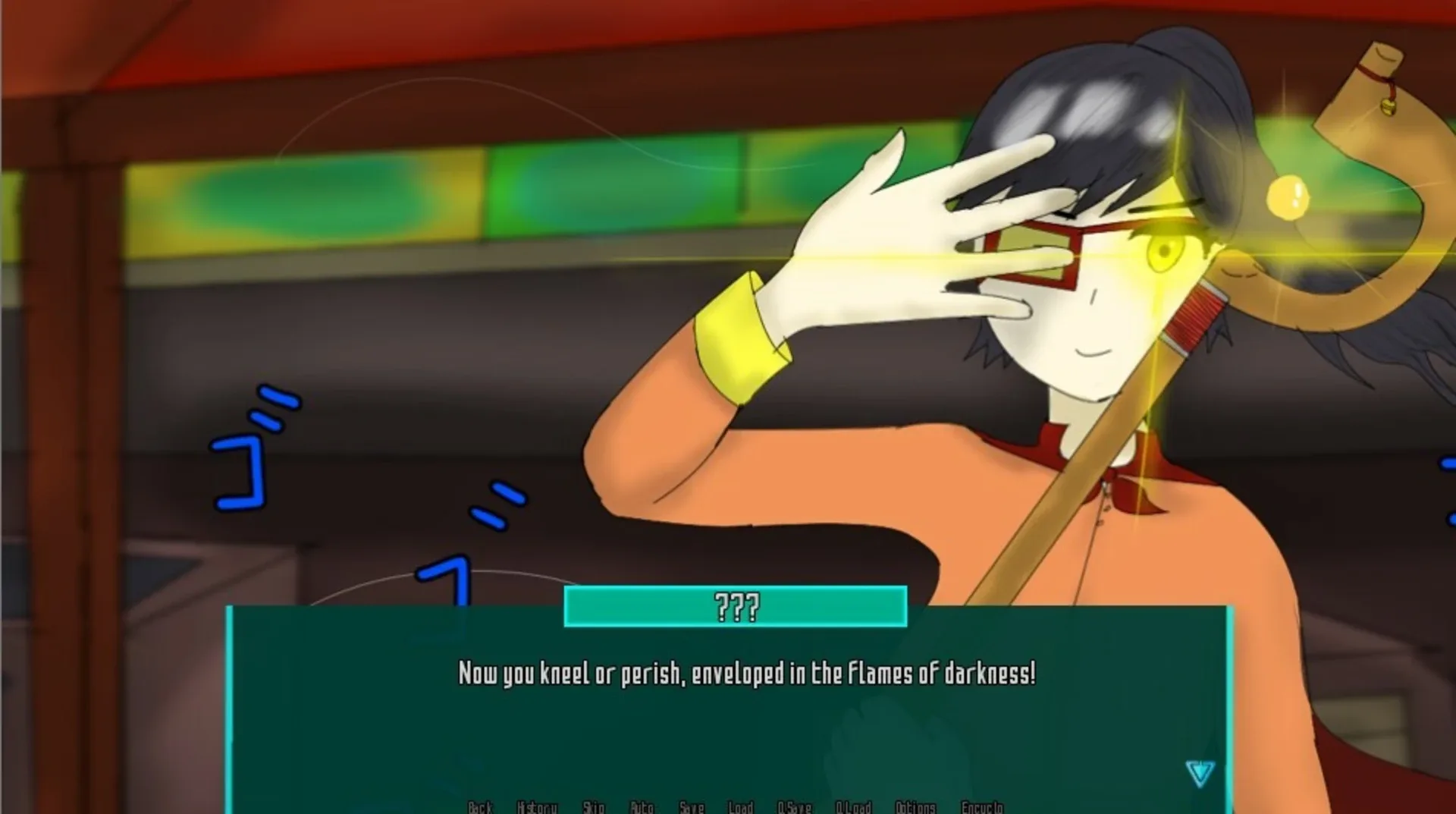Go Back to the previous line
The height and width of the screenshot is (814, 1456).
click(481, 808)
